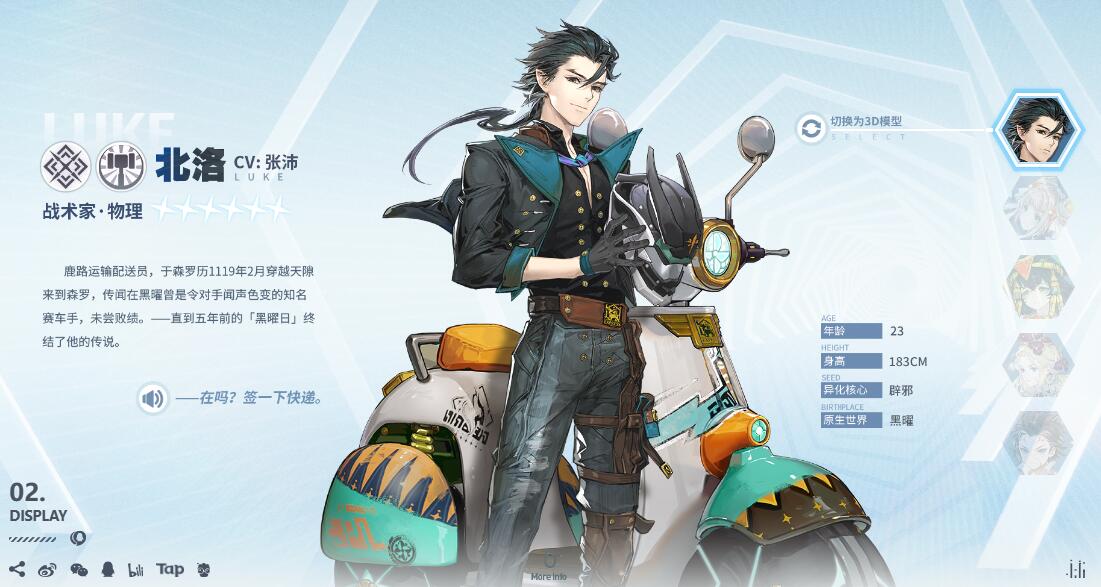
Task: Click the hammer physical-type emblem
Action: pos(121,166)
